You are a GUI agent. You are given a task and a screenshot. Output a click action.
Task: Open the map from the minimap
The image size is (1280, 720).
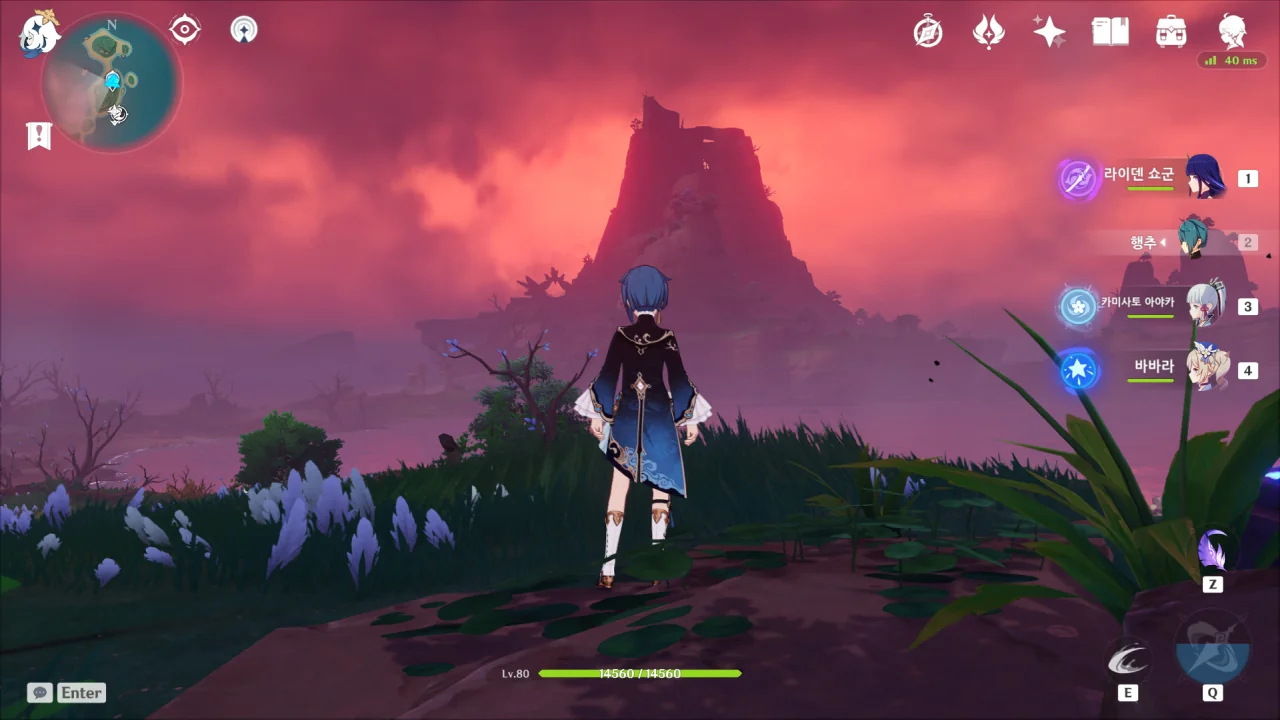coord(112,82)
